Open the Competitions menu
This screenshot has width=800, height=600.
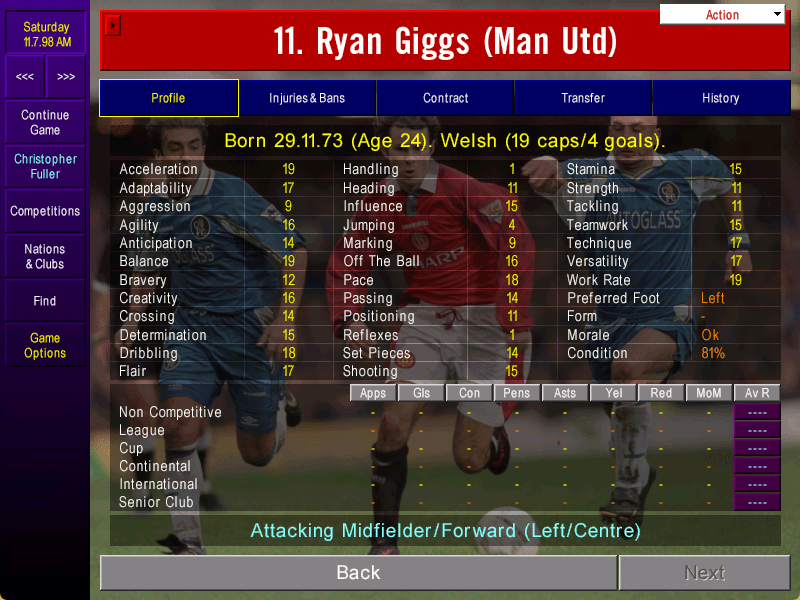point(45,211)
